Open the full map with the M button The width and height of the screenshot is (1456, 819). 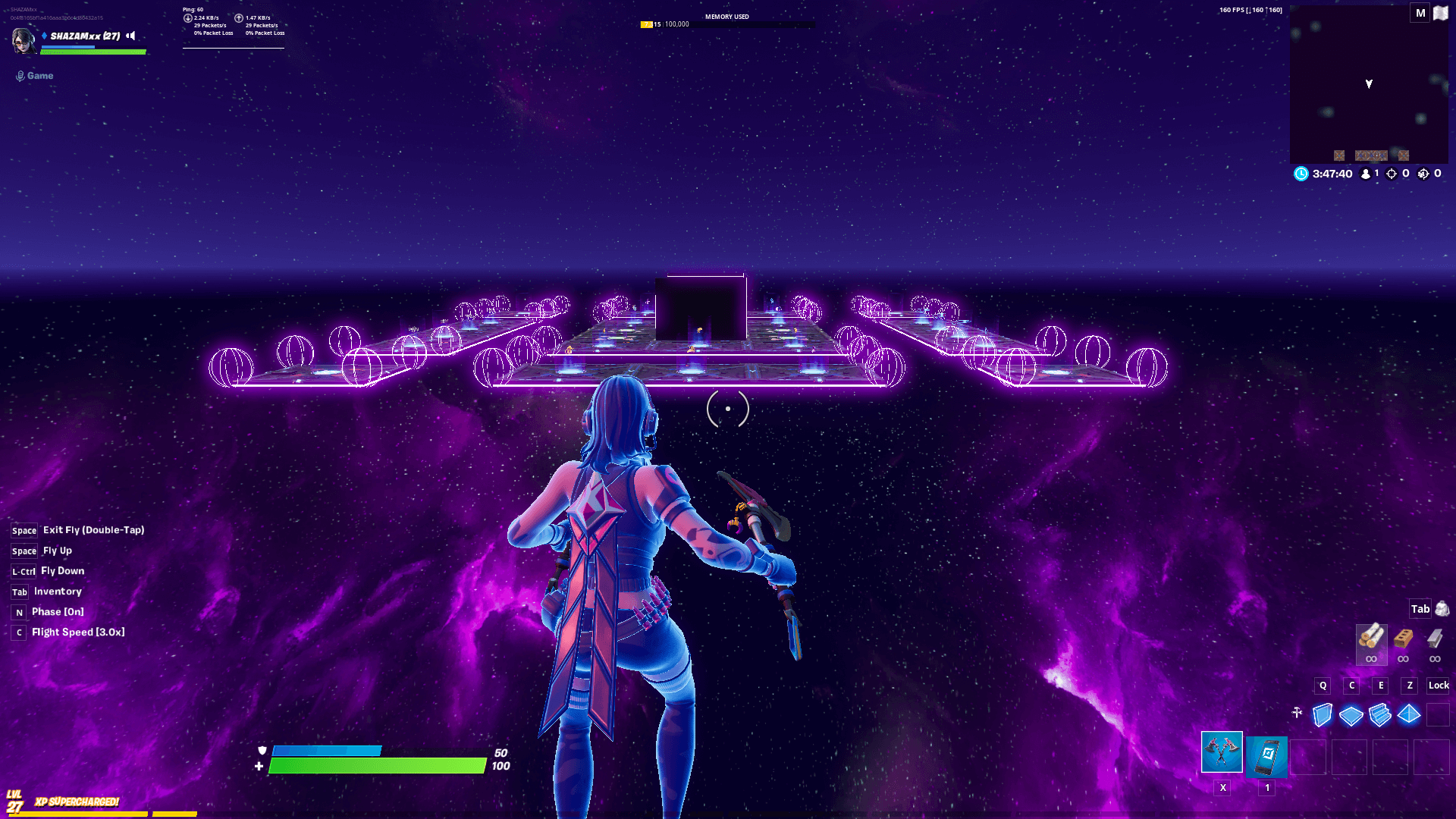1420,13
